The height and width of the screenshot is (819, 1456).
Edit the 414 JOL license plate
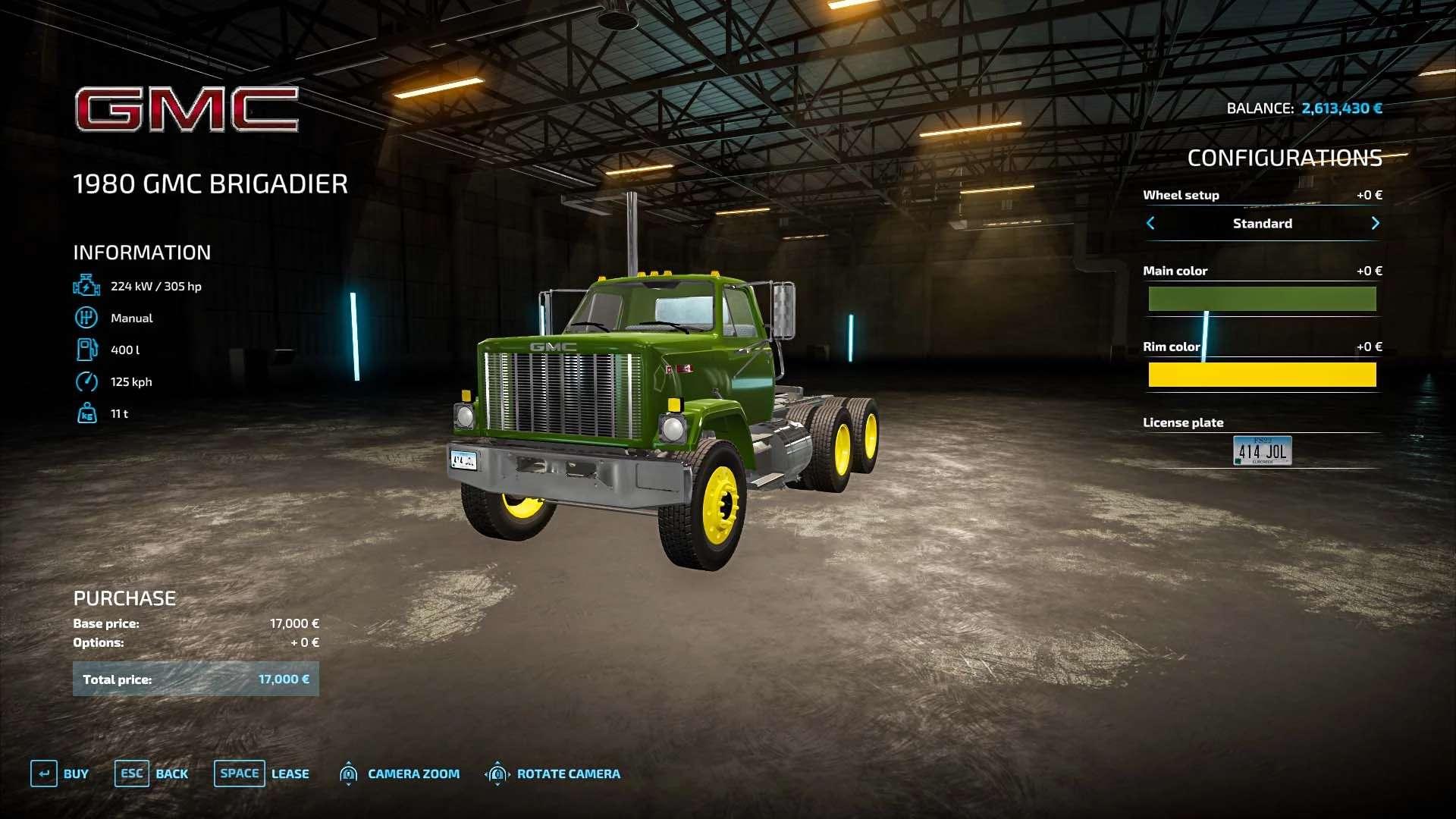pyautogui.click(x=1262, y=450)
